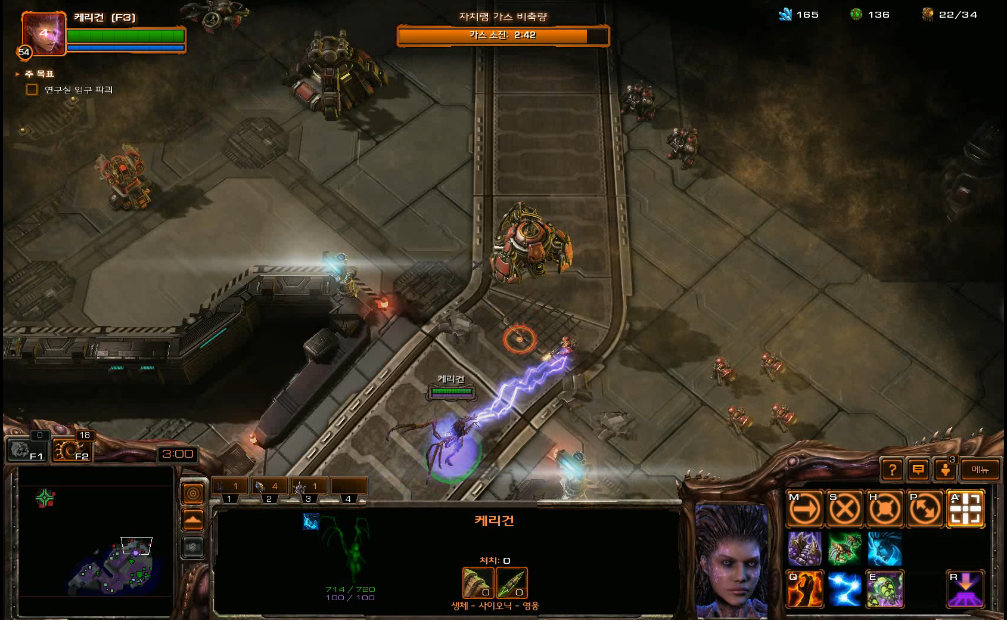Activate the purple R descend ability
The image size is (1007, 620).
(x=965, y=589)
